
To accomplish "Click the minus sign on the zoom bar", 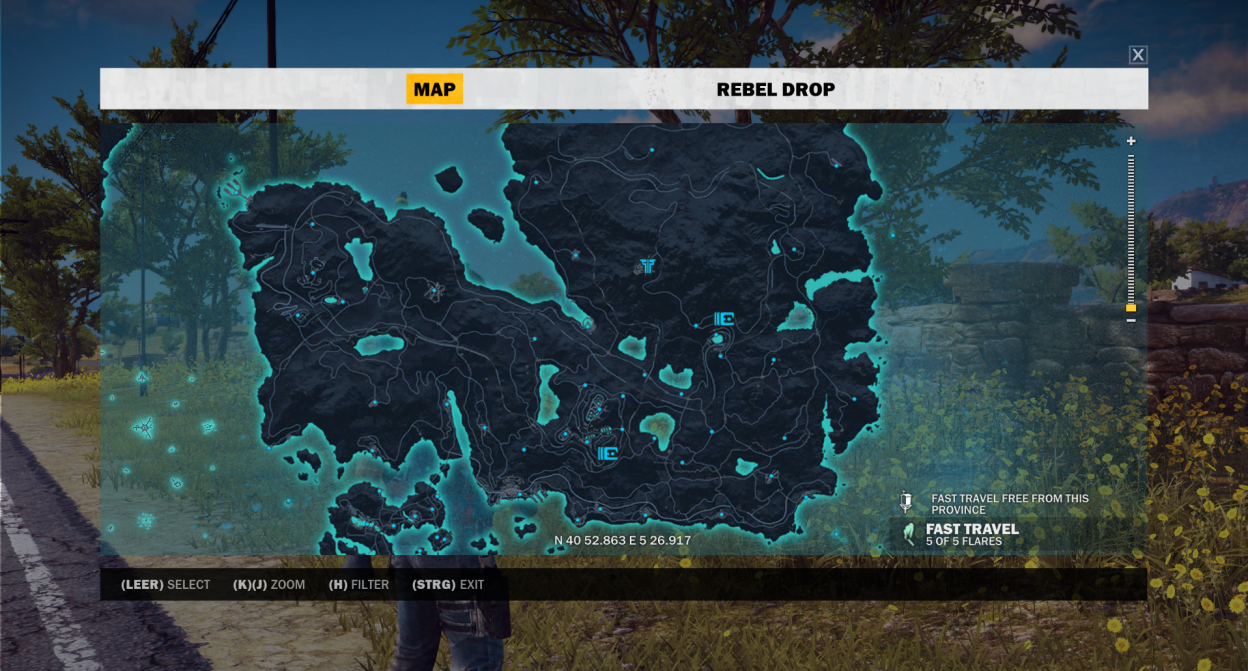I will (1131, 320).
